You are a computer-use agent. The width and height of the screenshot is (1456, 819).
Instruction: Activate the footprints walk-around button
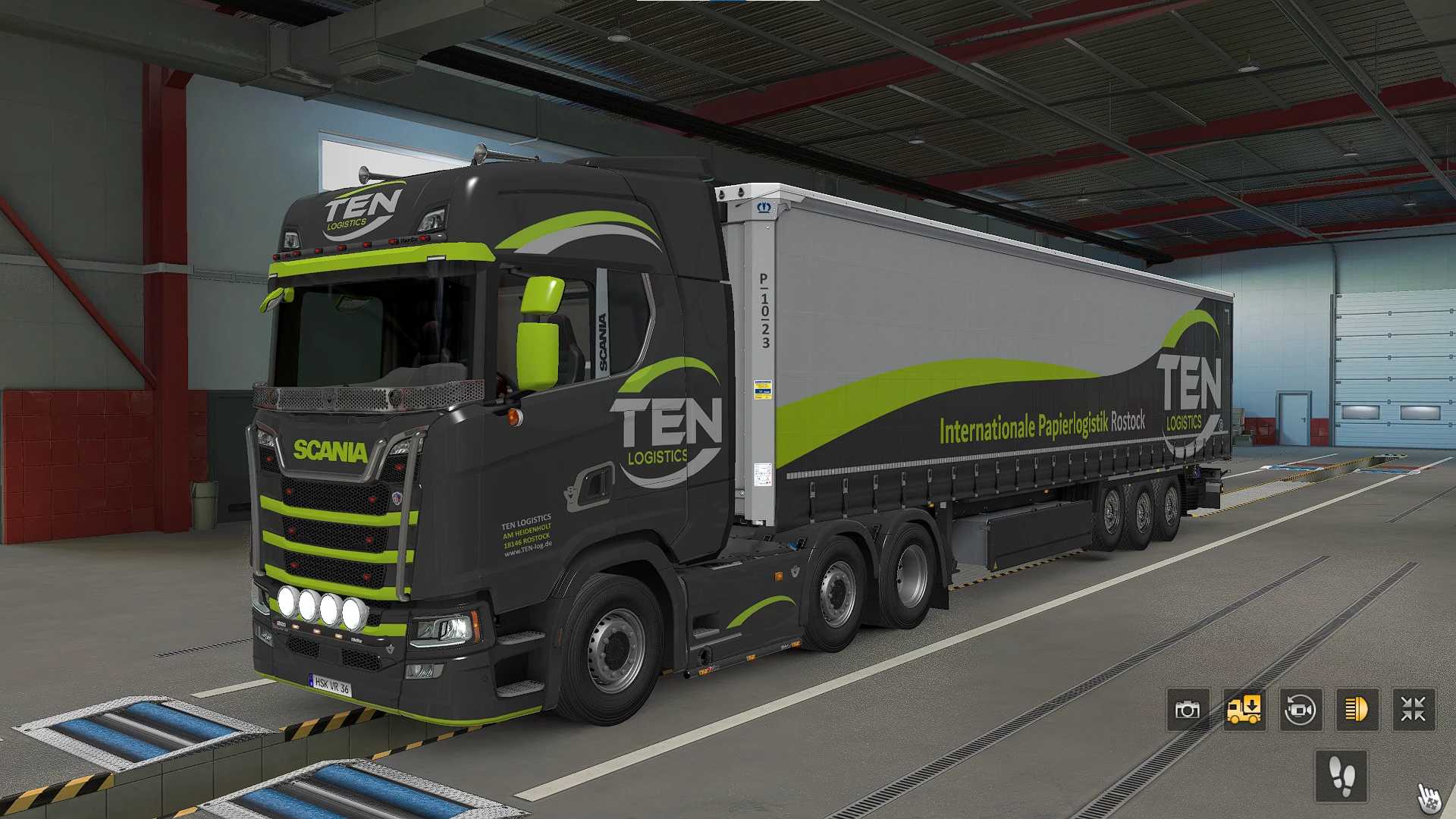click(1341, 776)
